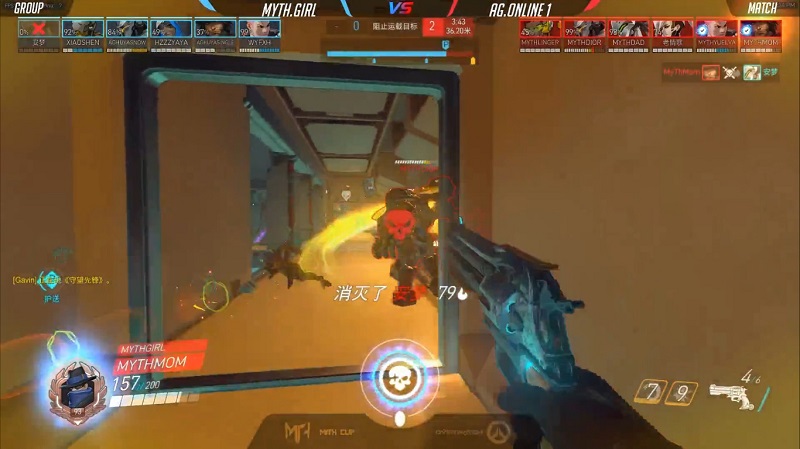Activate the skull ultimate ability icon
800x449 pixels.
click(399, 377)
